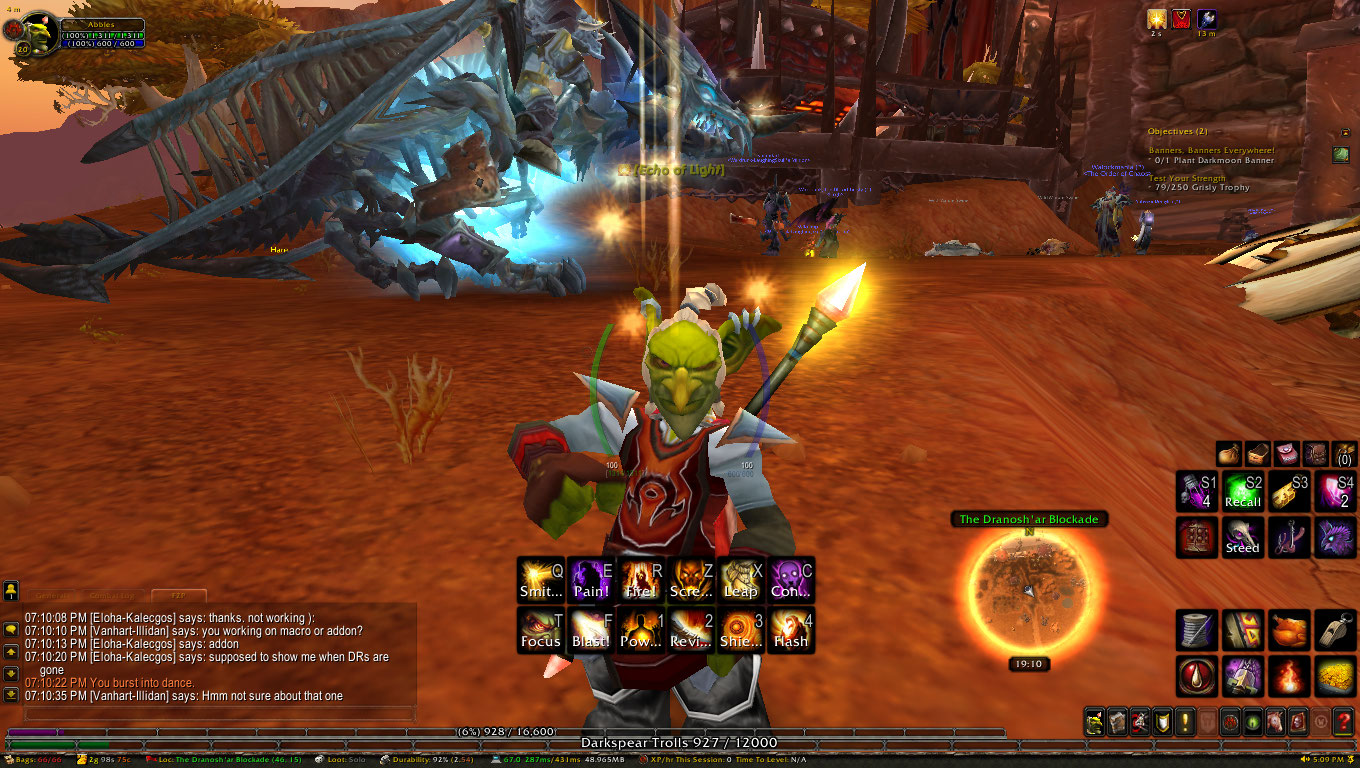The image size is (1360, 768).
Task: Activate the Blast! spell
Action: click(591, 630)
